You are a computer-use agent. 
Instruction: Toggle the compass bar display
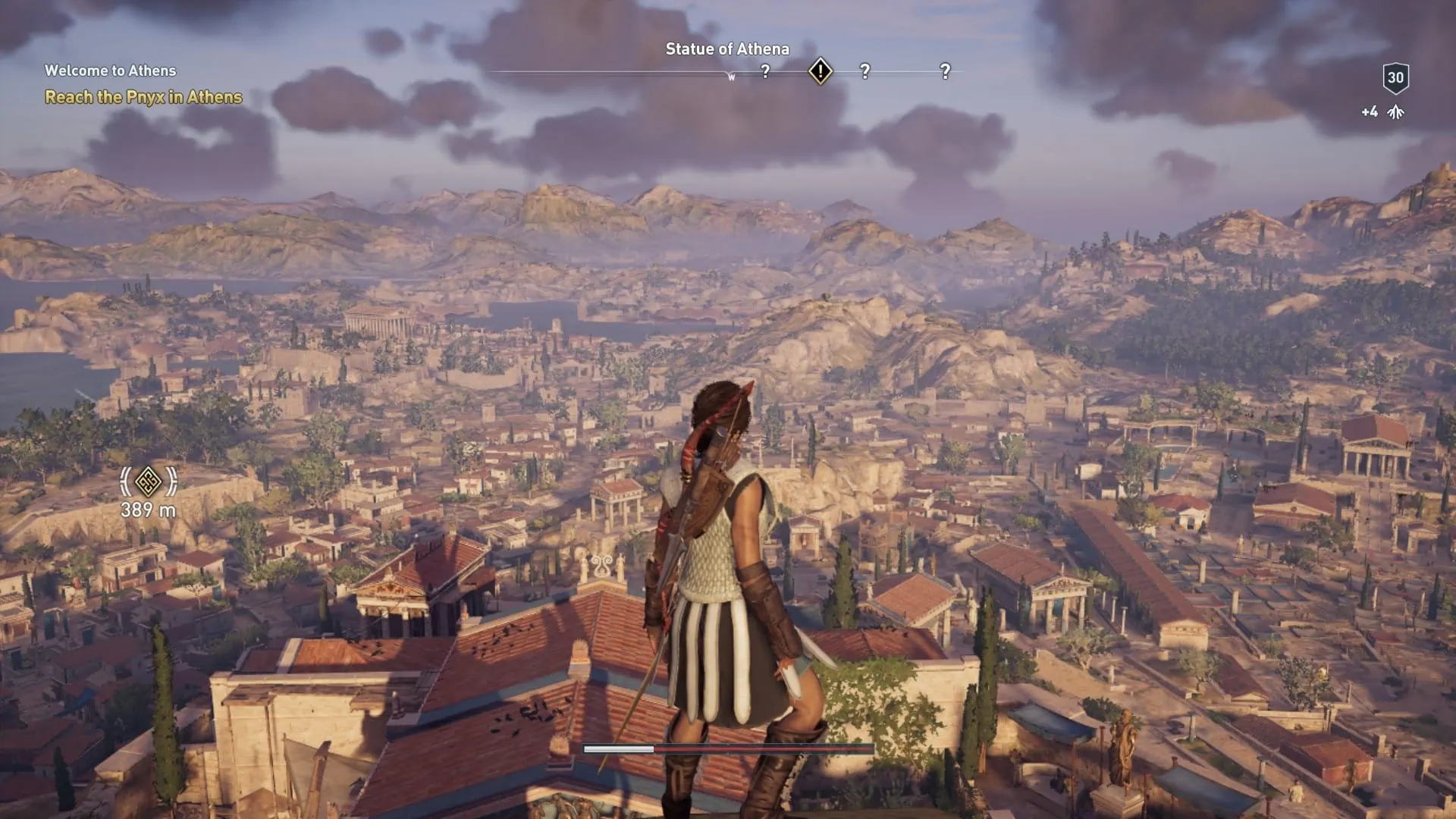tap(726, 72)
